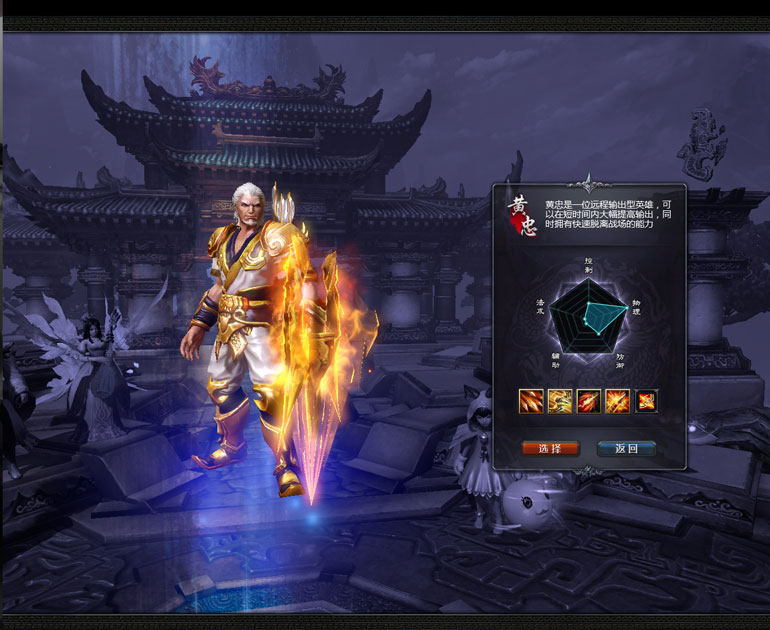Inspect the golden dragon skill icon

560,401
